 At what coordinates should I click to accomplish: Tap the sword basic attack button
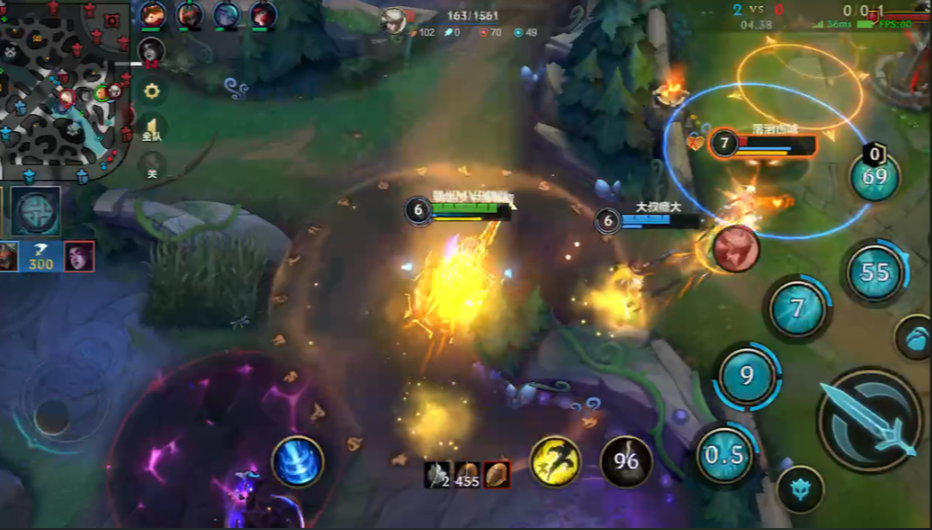(x=869, y=420)
